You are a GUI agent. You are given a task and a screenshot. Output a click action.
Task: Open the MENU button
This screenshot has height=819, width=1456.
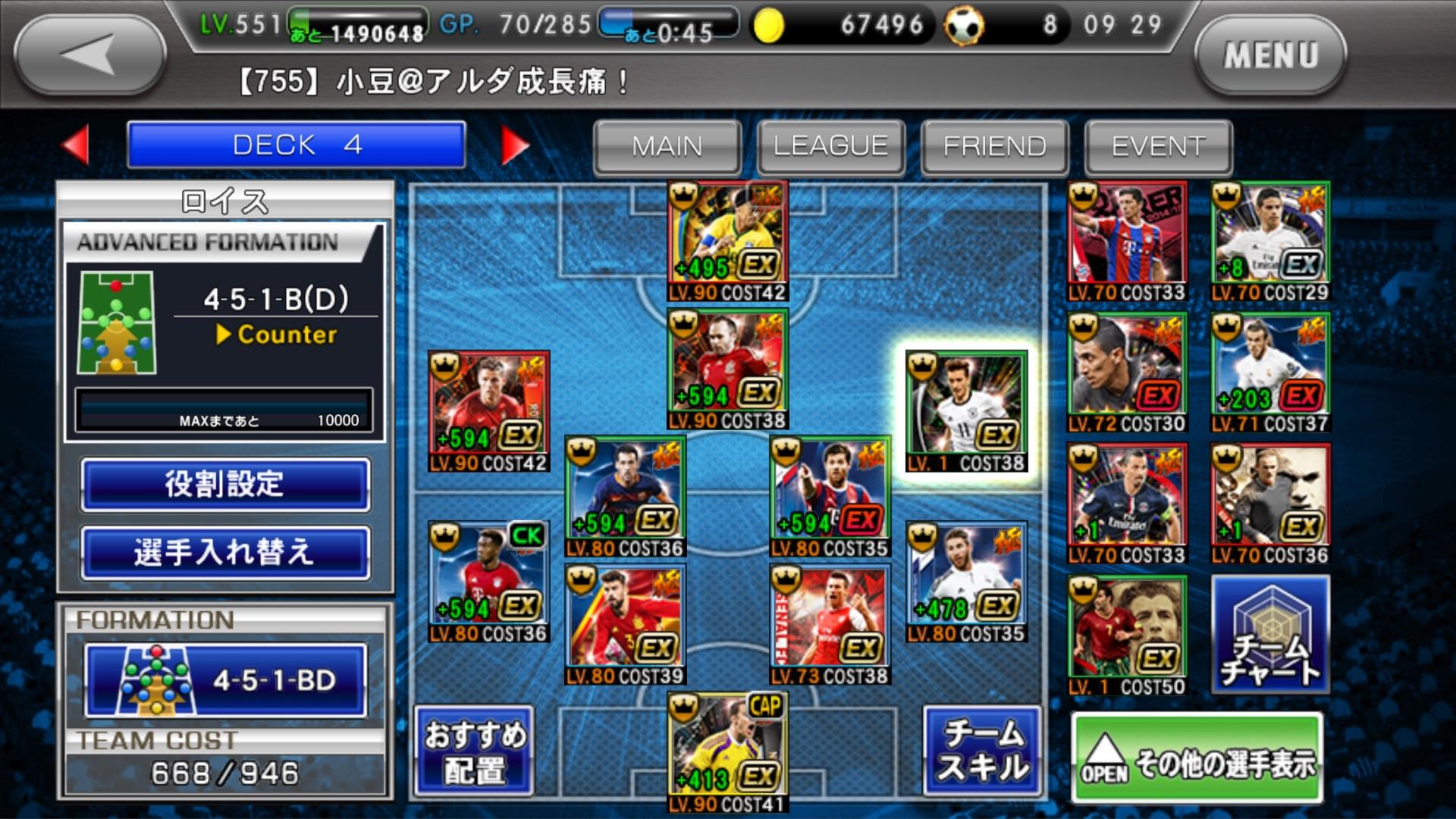pyautogui.click(x=1270, y=55)
